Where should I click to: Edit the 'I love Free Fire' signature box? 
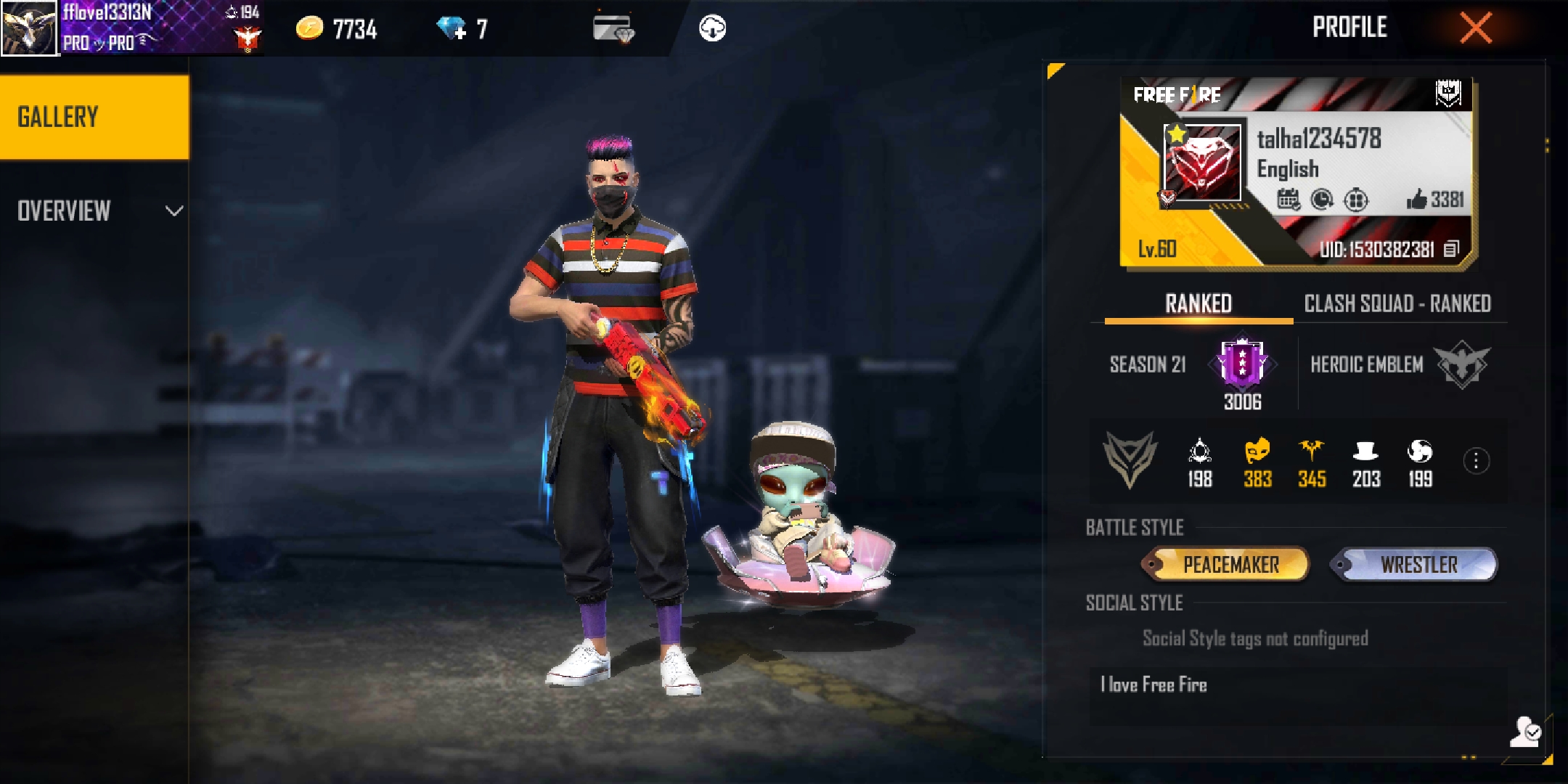[x=1297, y=695]
